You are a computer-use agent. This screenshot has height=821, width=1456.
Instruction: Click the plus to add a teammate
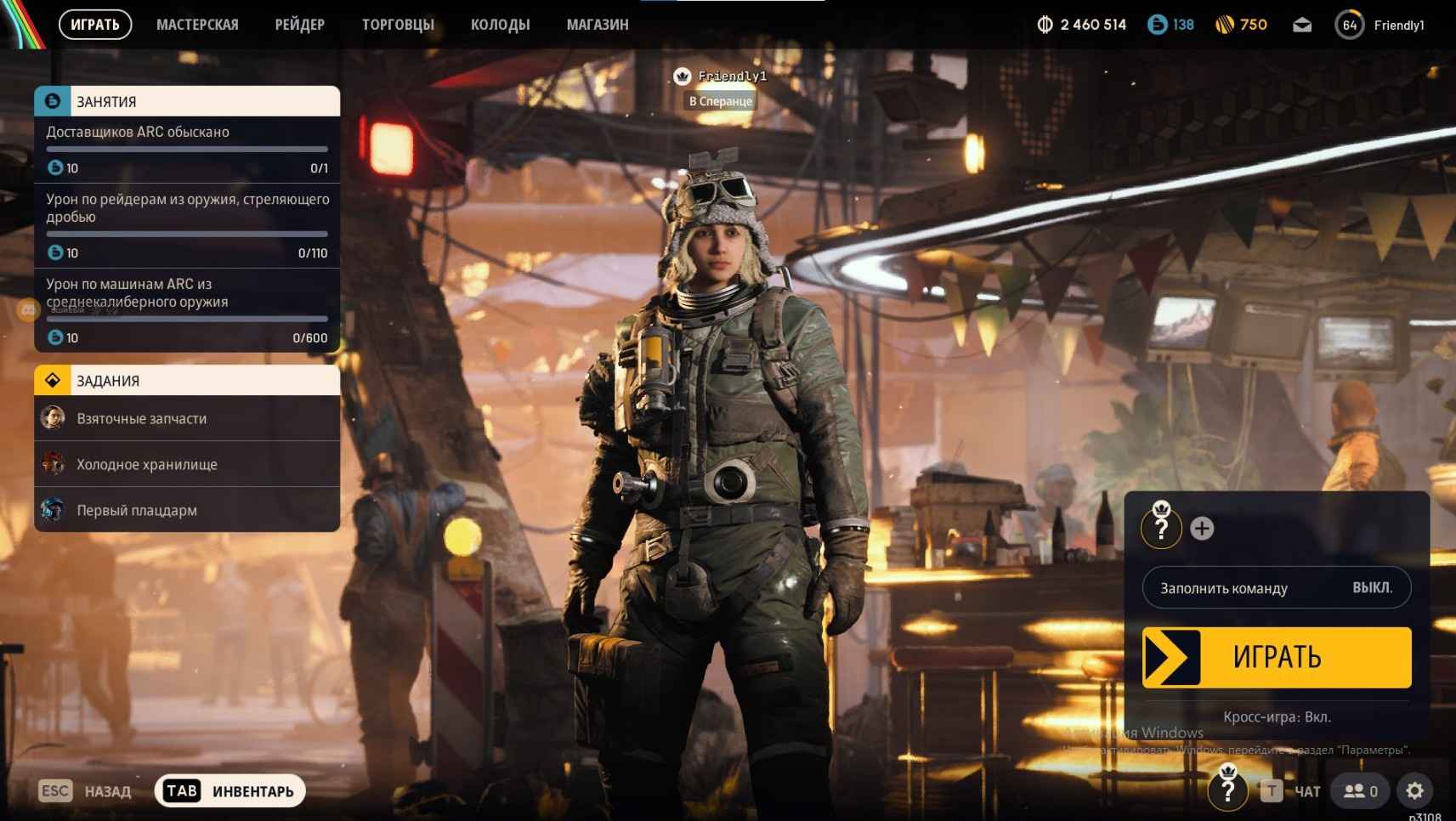tap(1202, 528)
